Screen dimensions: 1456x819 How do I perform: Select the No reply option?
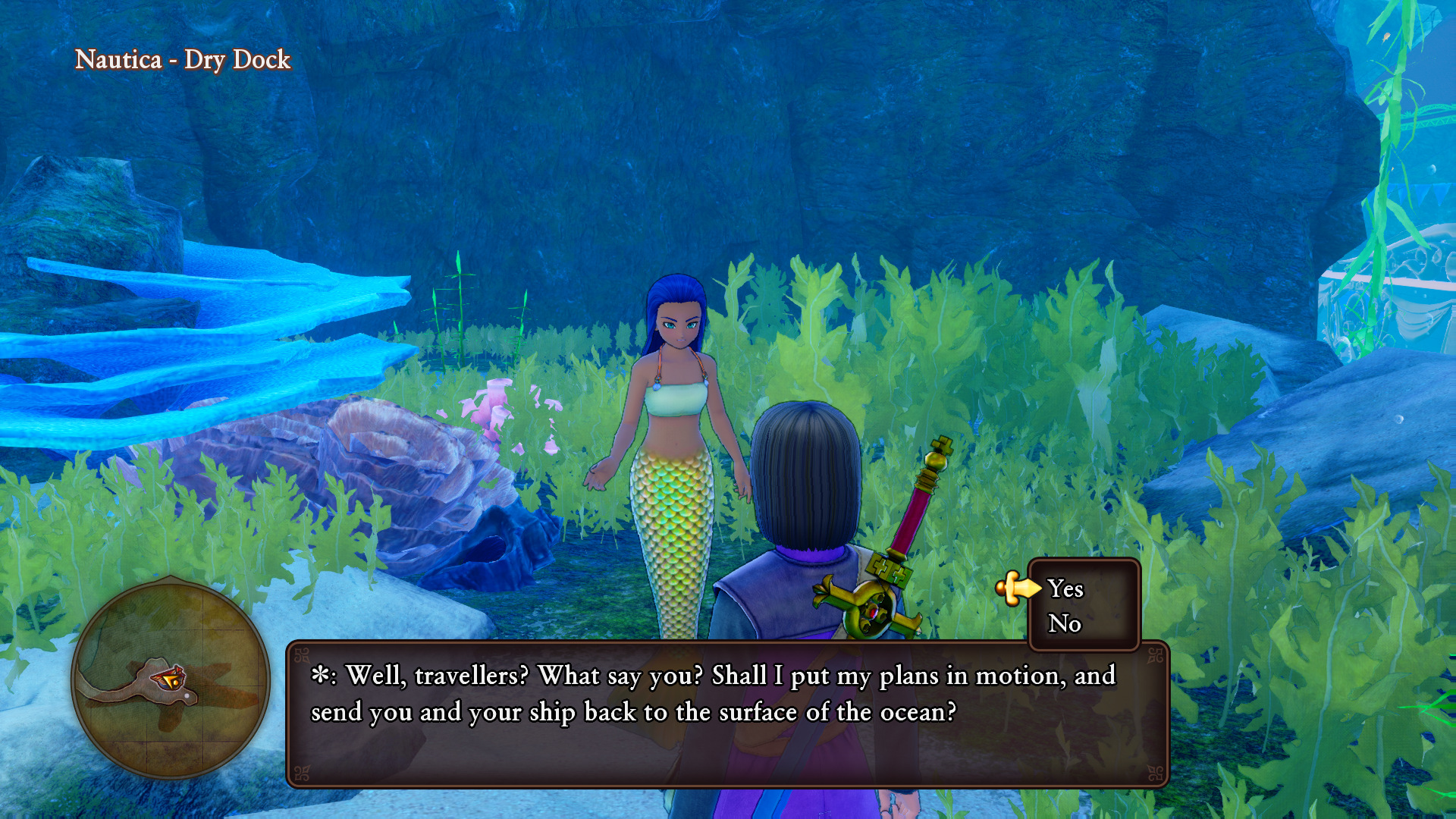coord(1064,623)
